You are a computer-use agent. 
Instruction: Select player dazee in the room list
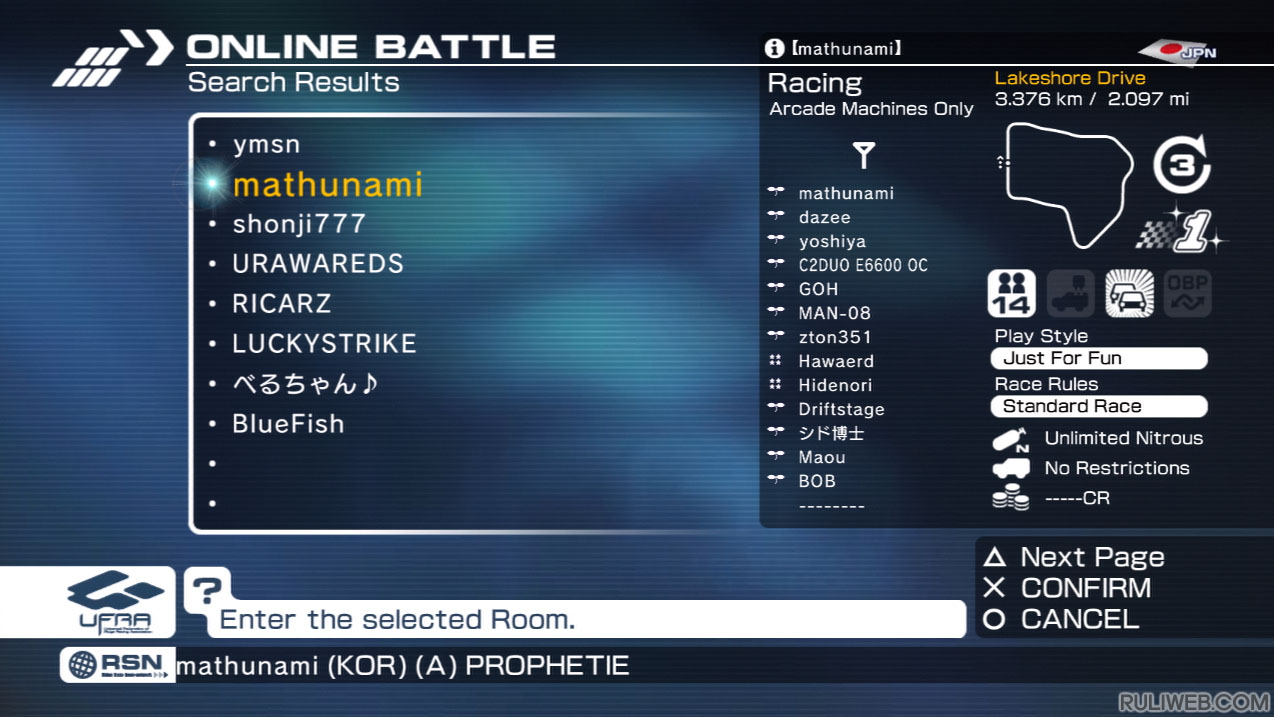[824, 217]
